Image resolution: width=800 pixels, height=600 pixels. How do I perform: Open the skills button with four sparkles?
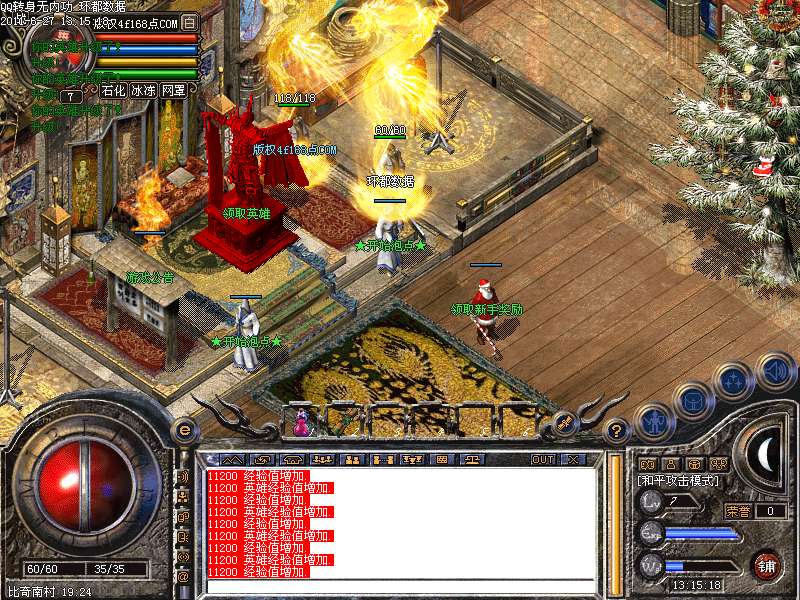pyautogui.click(x=732, y=381)
